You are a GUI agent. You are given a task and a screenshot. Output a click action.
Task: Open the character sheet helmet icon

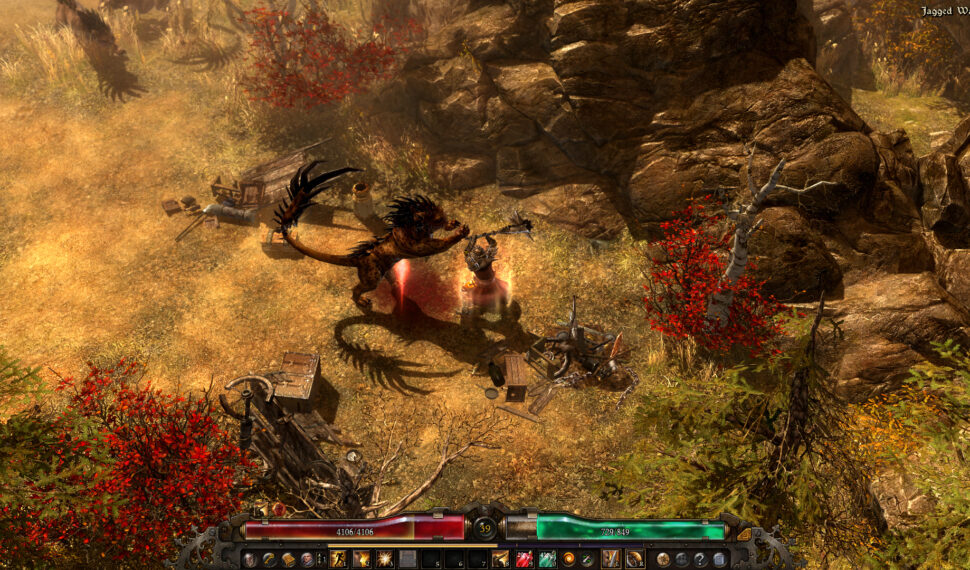pyautogui.click(x=250, y=559)
